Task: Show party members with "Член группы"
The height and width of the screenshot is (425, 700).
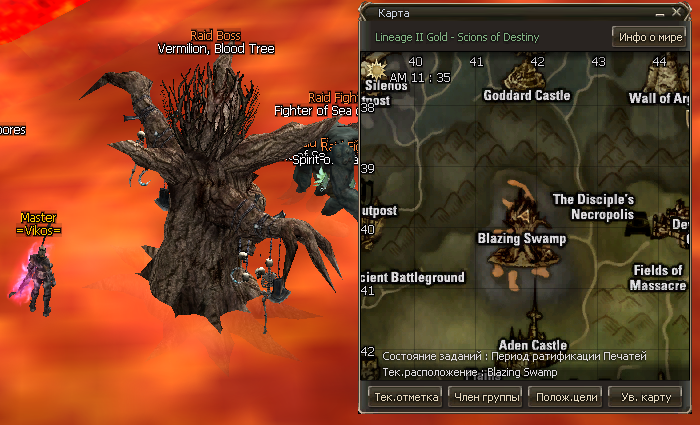Action: pos(485,397)
